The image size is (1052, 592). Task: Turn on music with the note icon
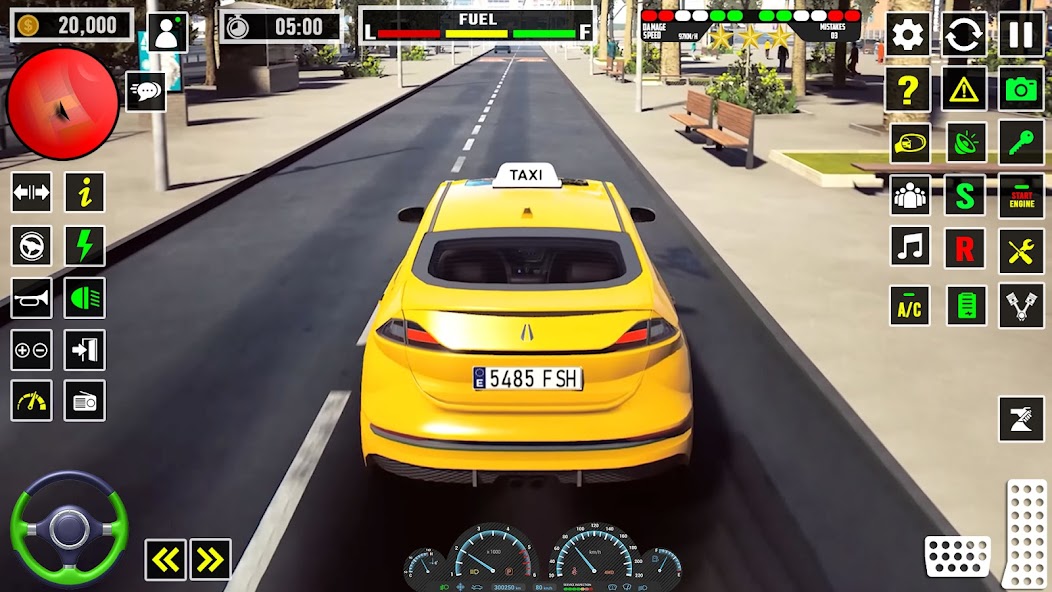coord(909,247)
